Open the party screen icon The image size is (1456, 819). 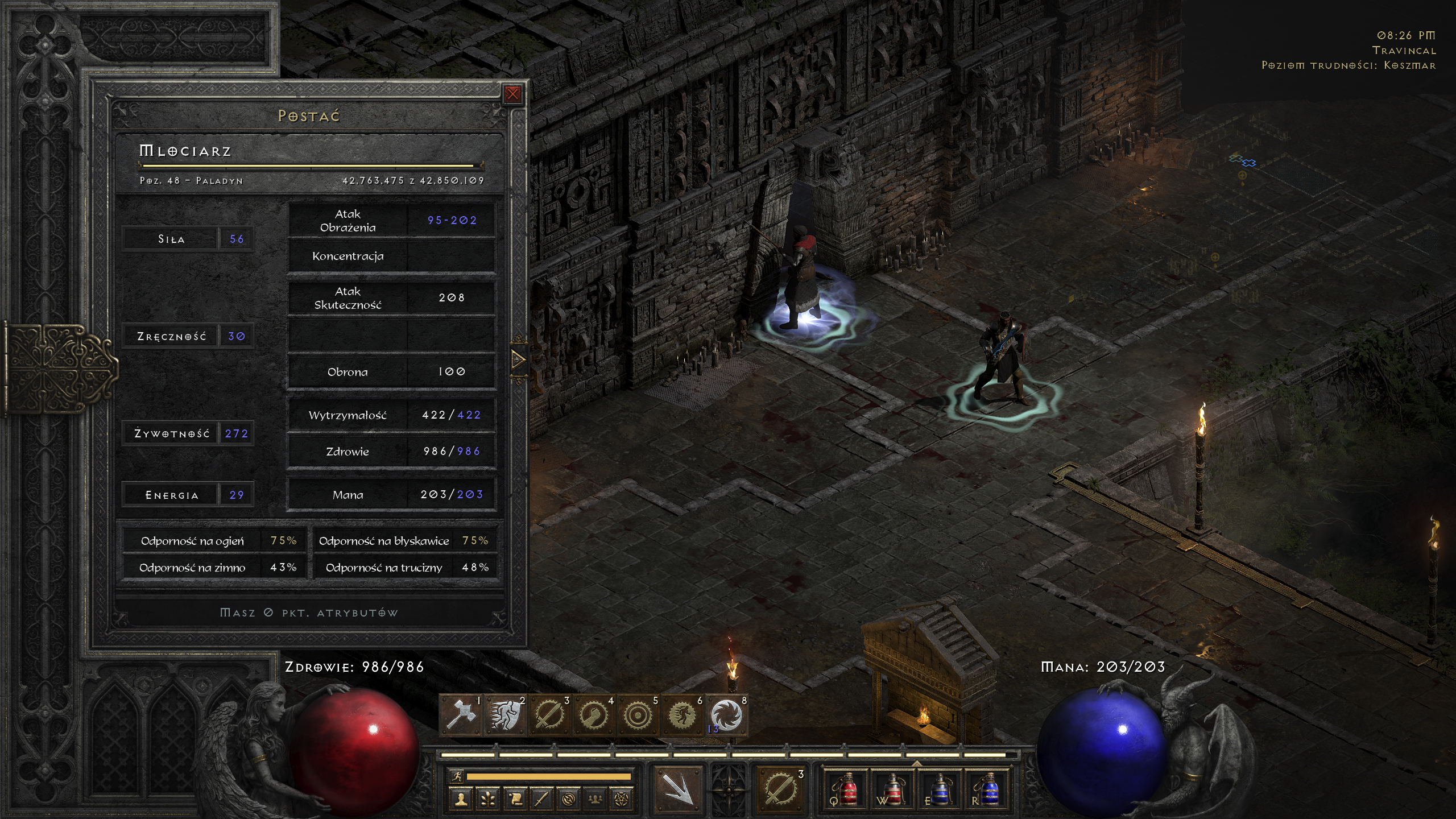(x=595, y=799)
